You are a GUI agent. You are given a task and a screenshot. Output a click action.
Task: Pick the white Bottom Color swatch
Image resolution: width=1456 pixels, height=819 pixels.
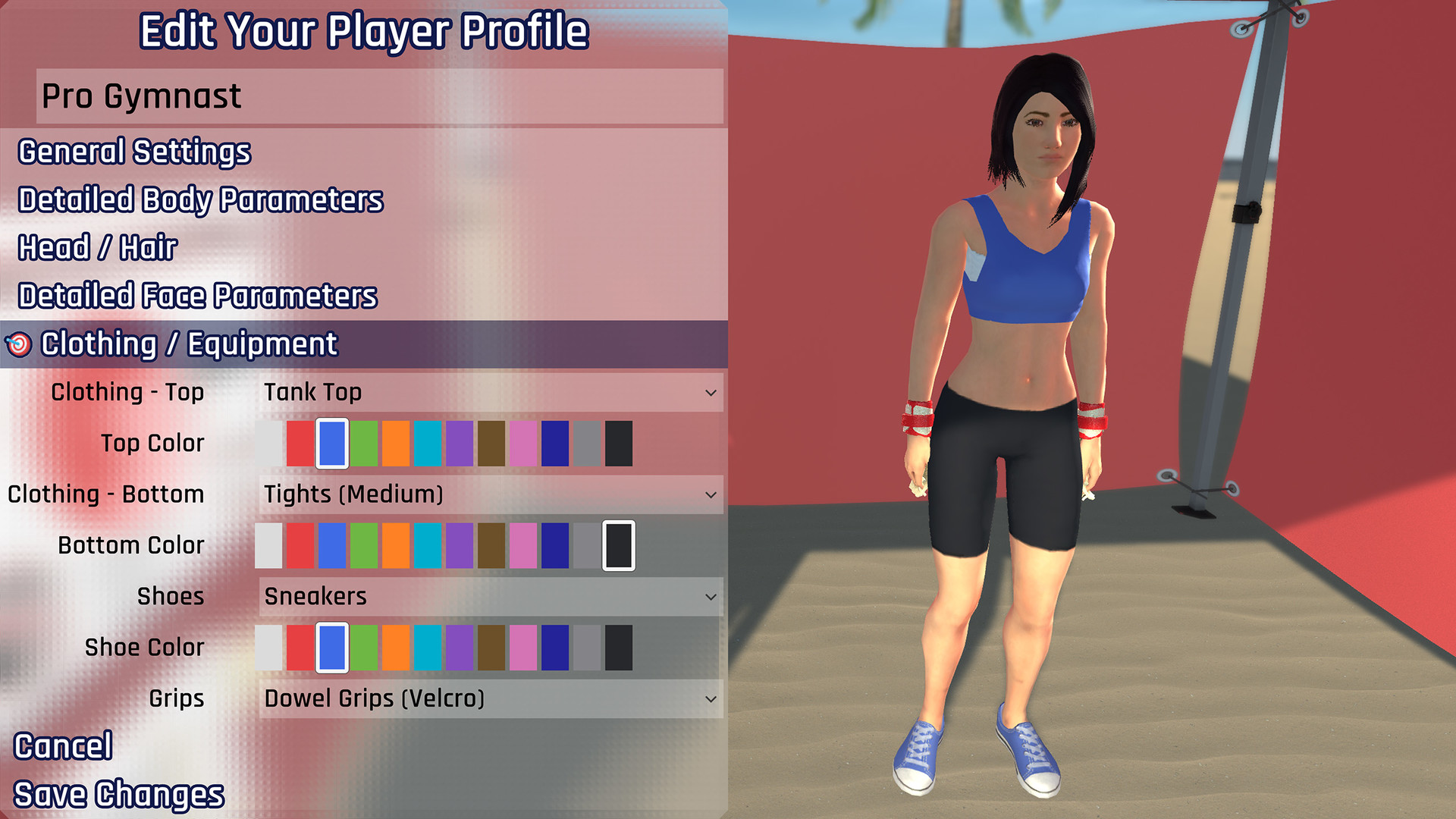tap(269, 545)
